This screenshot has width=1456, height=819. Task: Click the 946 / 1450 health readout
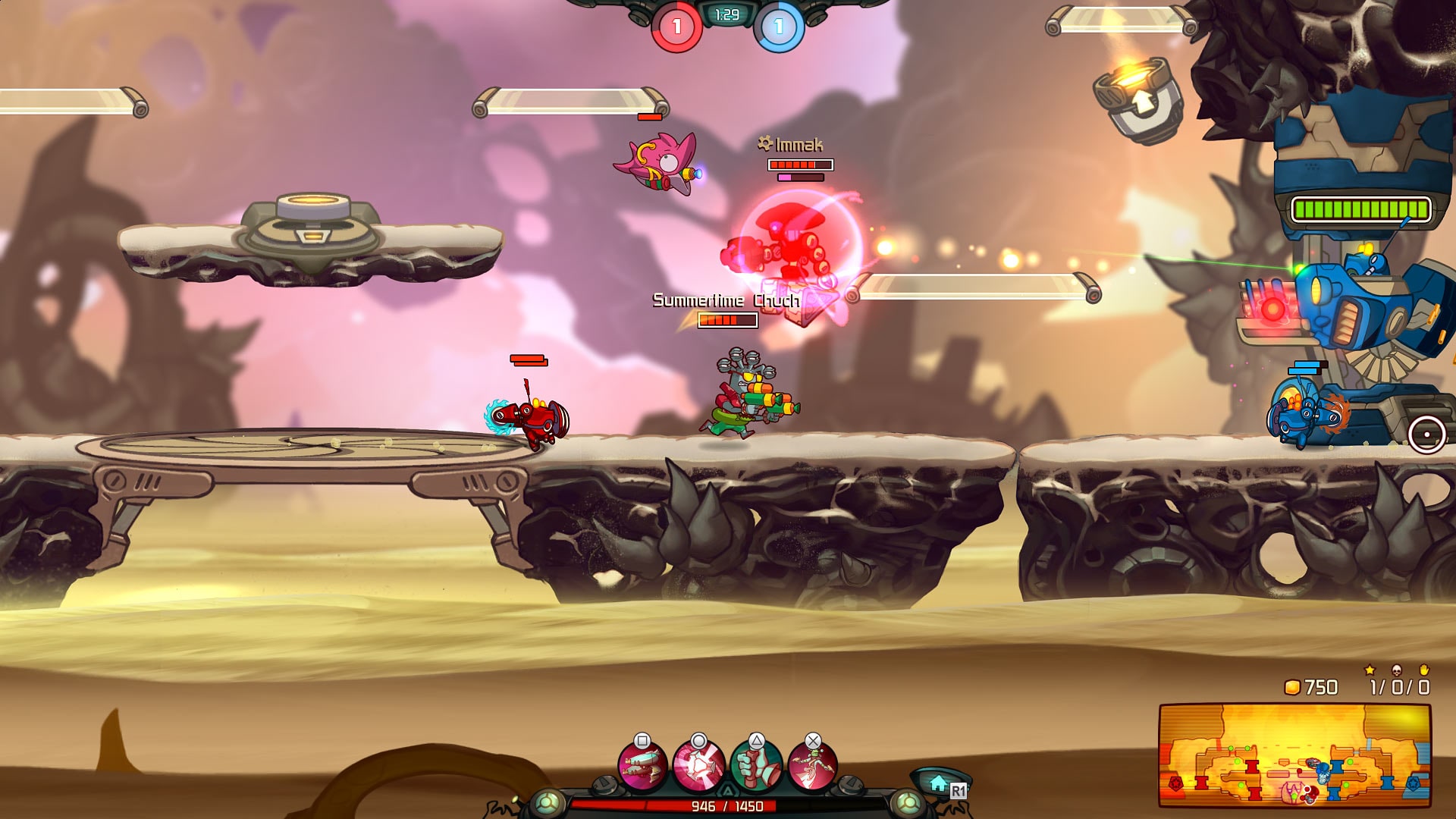pyautogui.click(x=726, y=805)
